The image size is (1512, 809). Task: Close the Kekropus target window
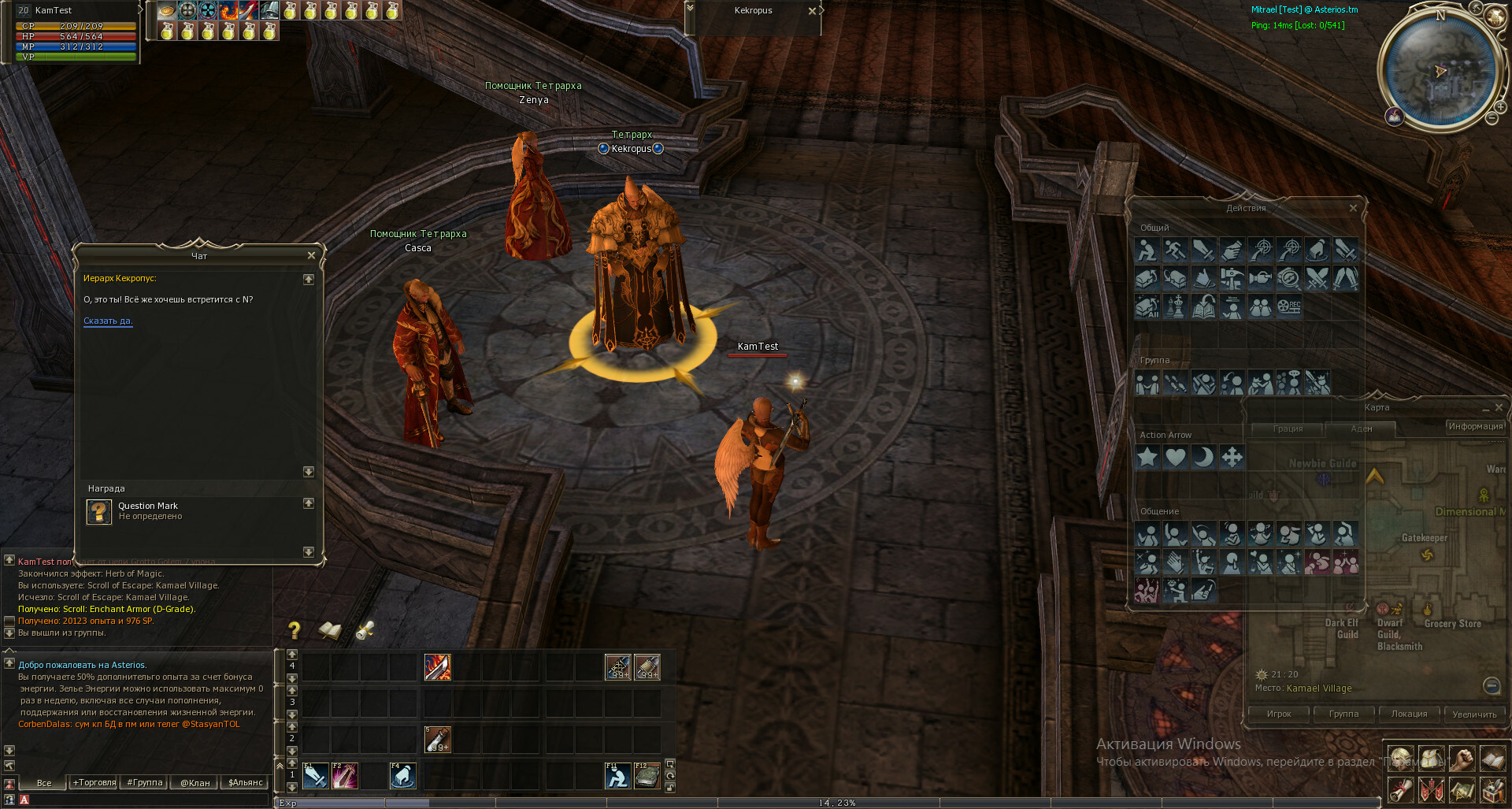[812, 11]
